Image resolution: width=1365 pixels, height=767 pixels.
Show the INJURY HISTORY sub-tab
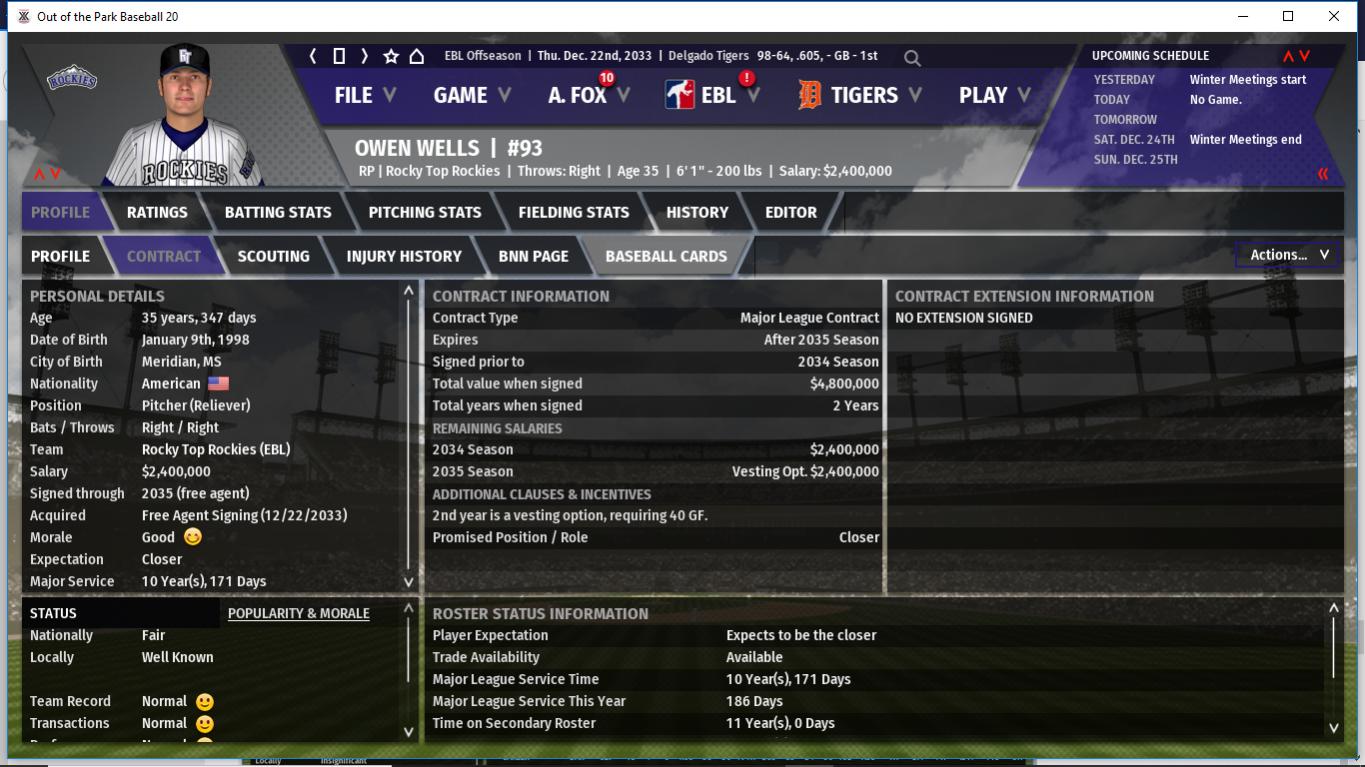pyautogui.click(x=404, y=256)
